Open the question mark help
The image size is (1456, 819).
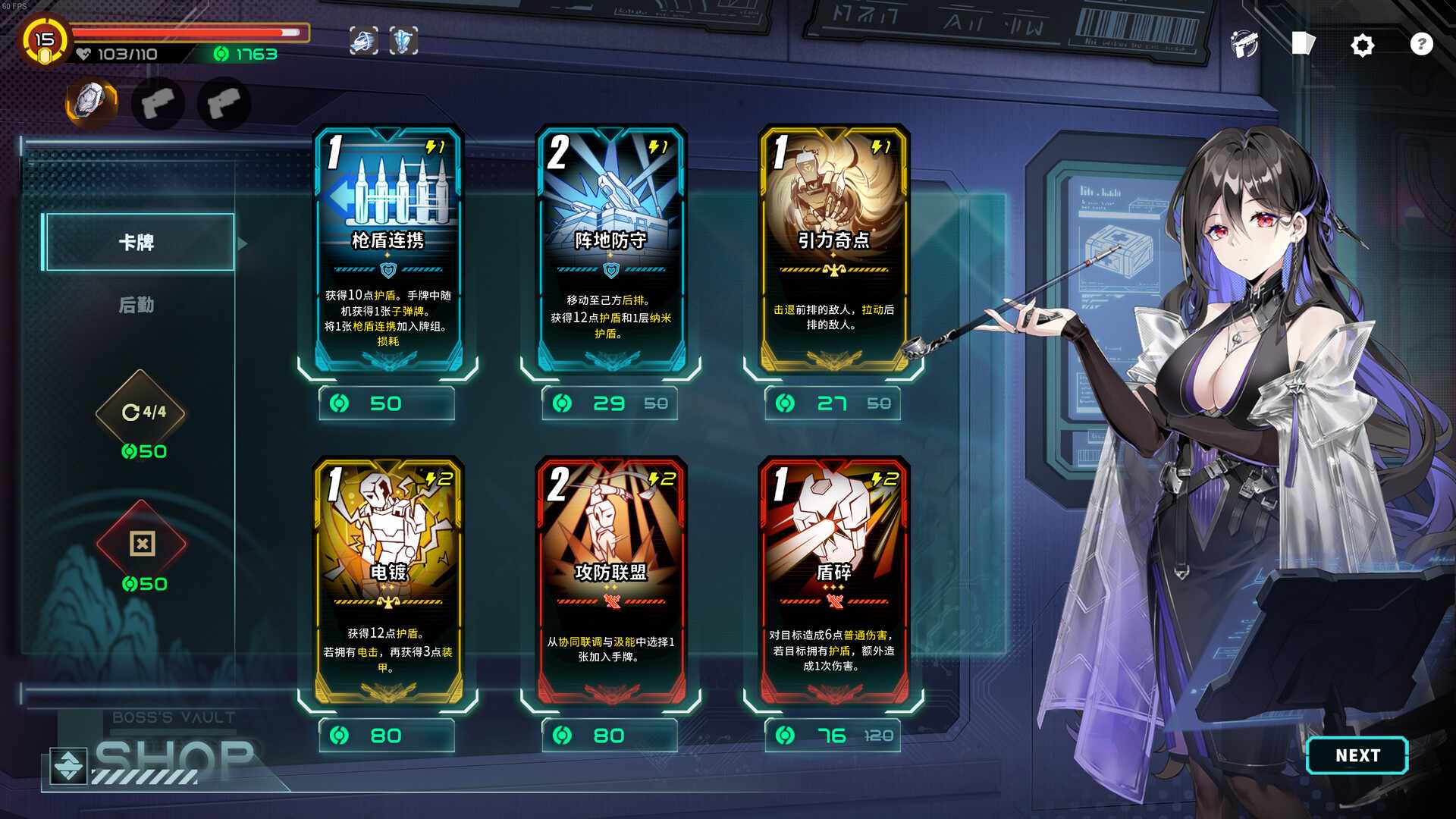[1421, 45]
